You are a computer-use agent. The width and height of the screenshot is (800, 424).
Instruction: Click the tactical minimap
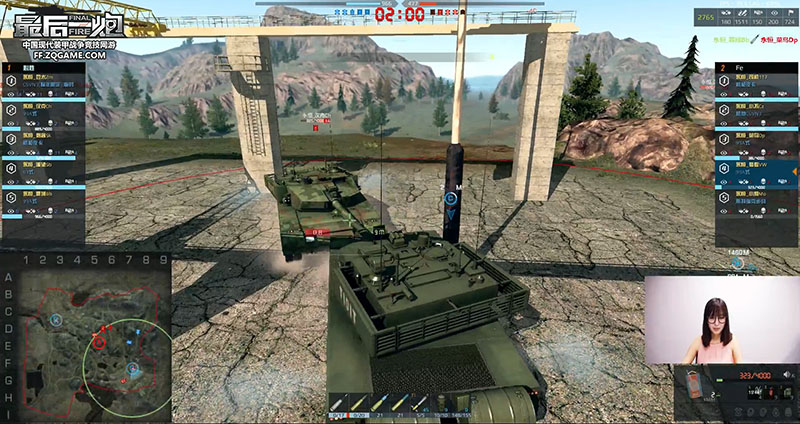[85, 342]
